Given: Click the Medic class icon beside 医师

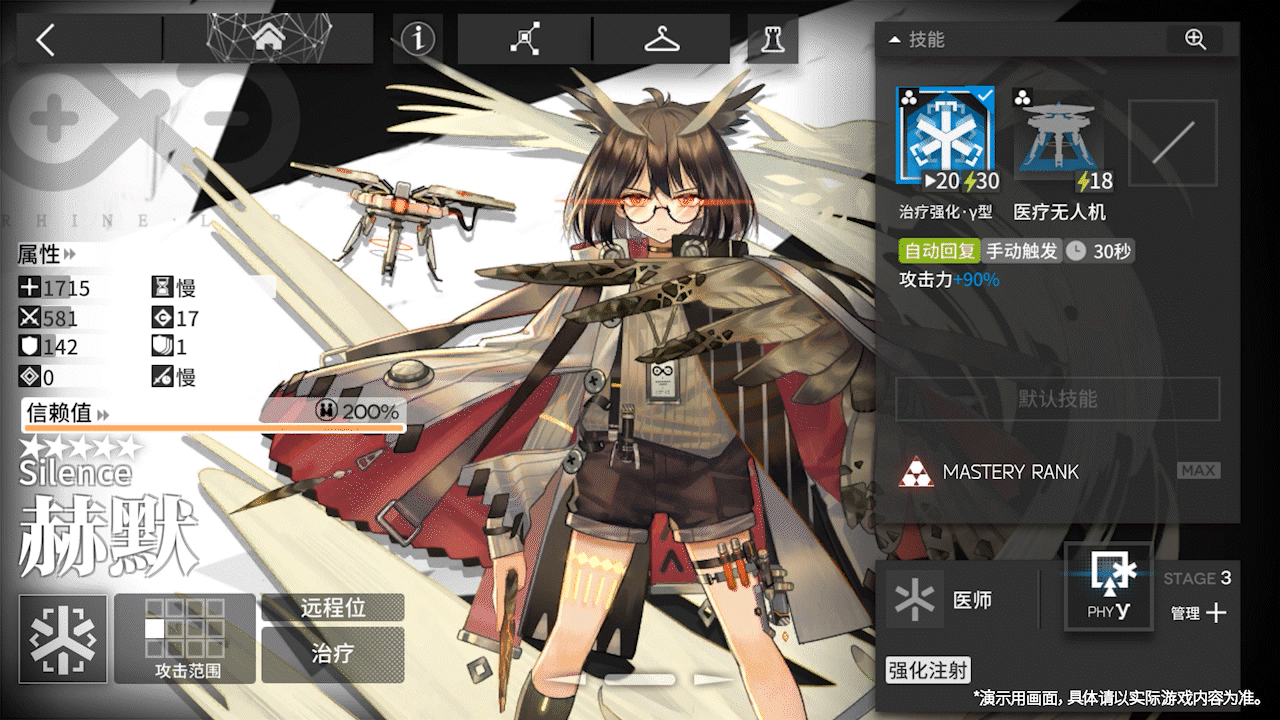Looking at the screenshot, I should click(913, 599).
